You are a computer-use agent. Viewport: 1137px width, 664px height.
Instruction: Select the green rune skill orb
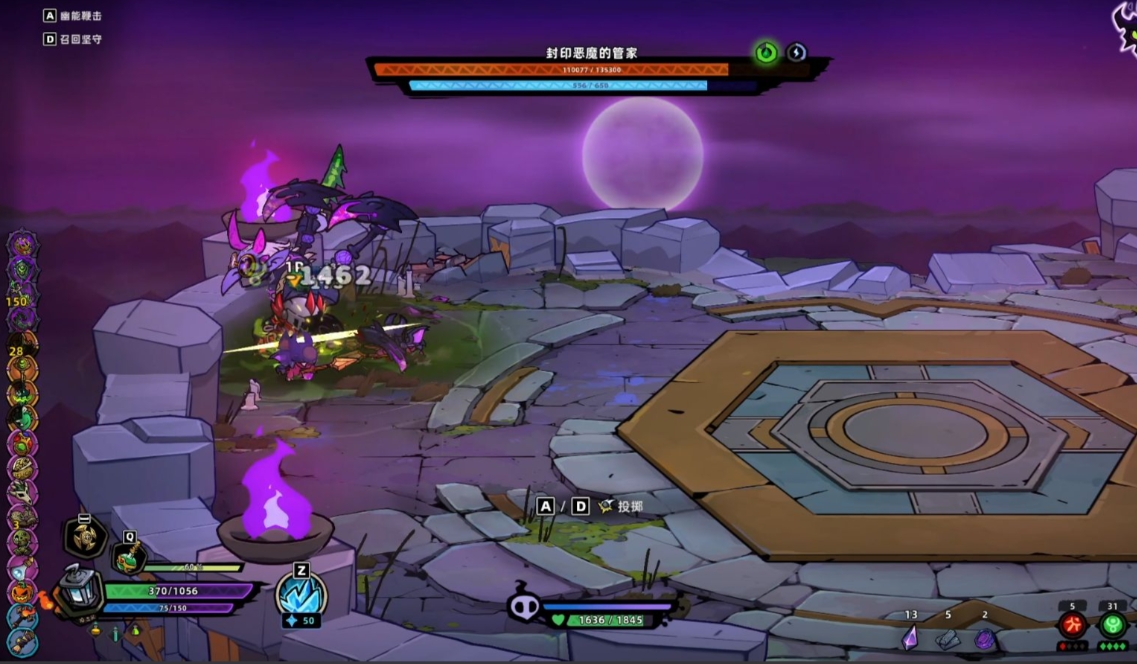[x=1113, y=626]
